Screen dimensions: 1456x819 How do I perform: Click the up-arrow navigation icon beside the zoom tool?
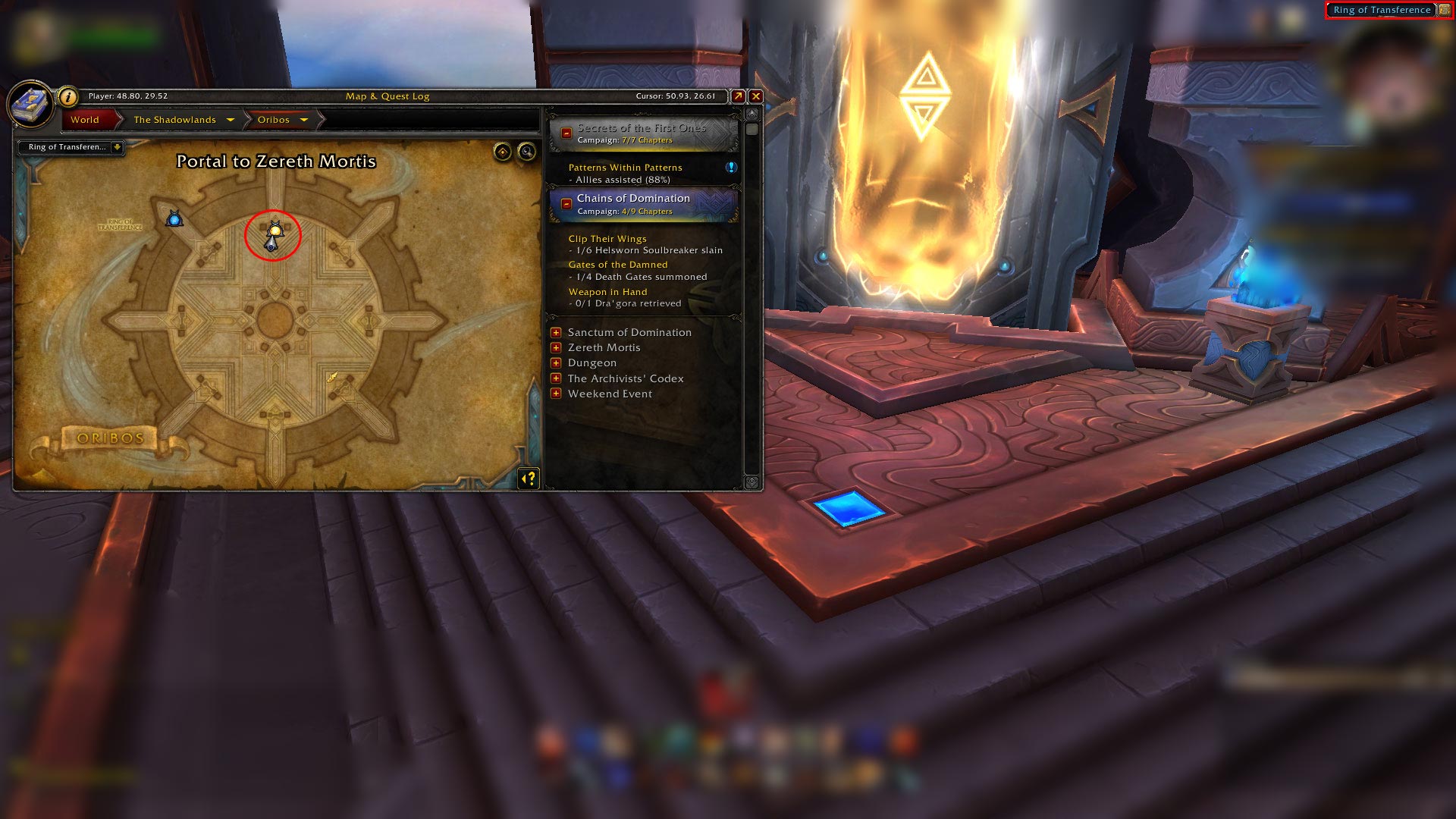[x=503, y=150]
